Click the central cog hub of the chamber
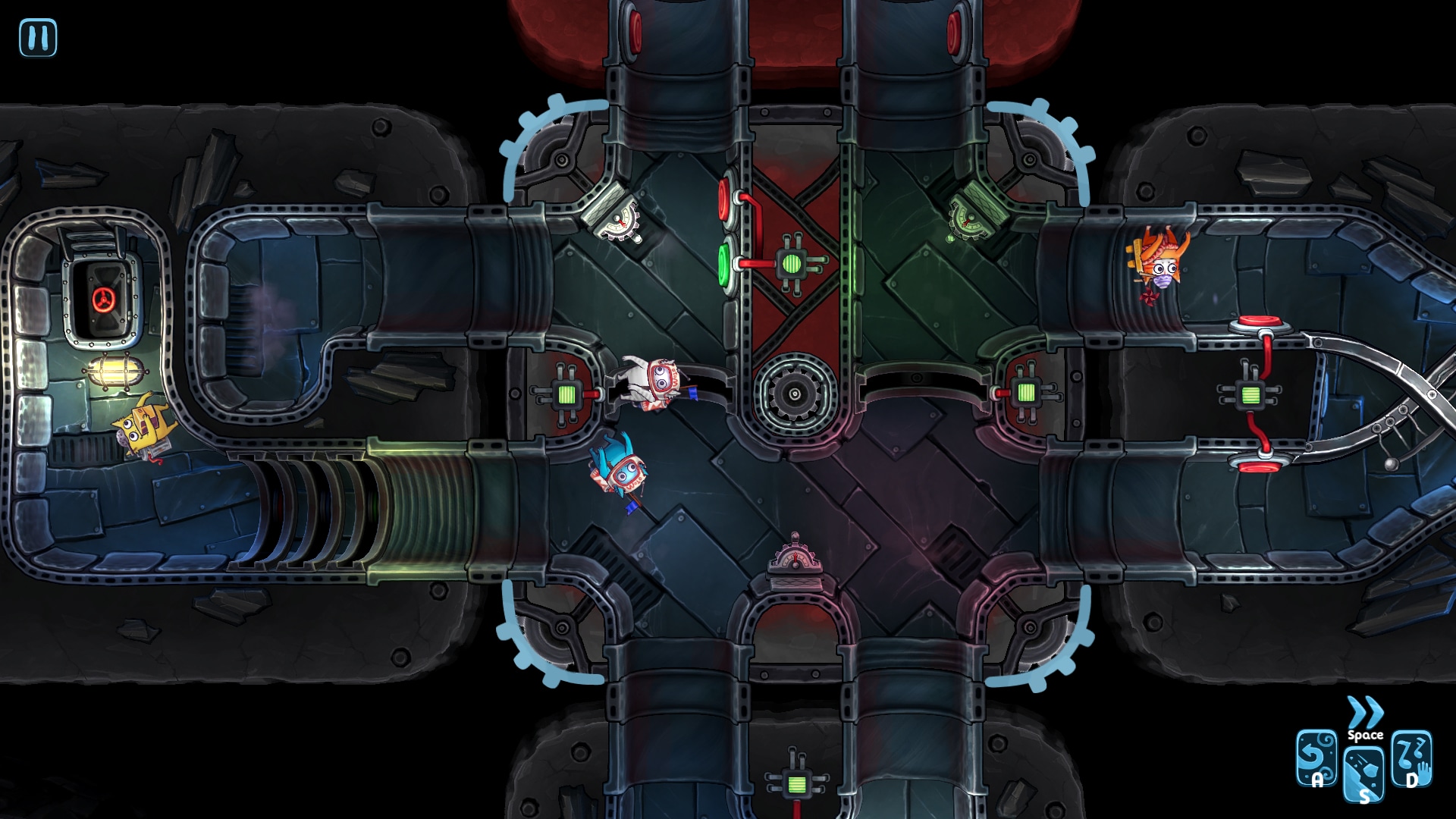Screen dimensions: 1456x819 [x=794, y=392]
